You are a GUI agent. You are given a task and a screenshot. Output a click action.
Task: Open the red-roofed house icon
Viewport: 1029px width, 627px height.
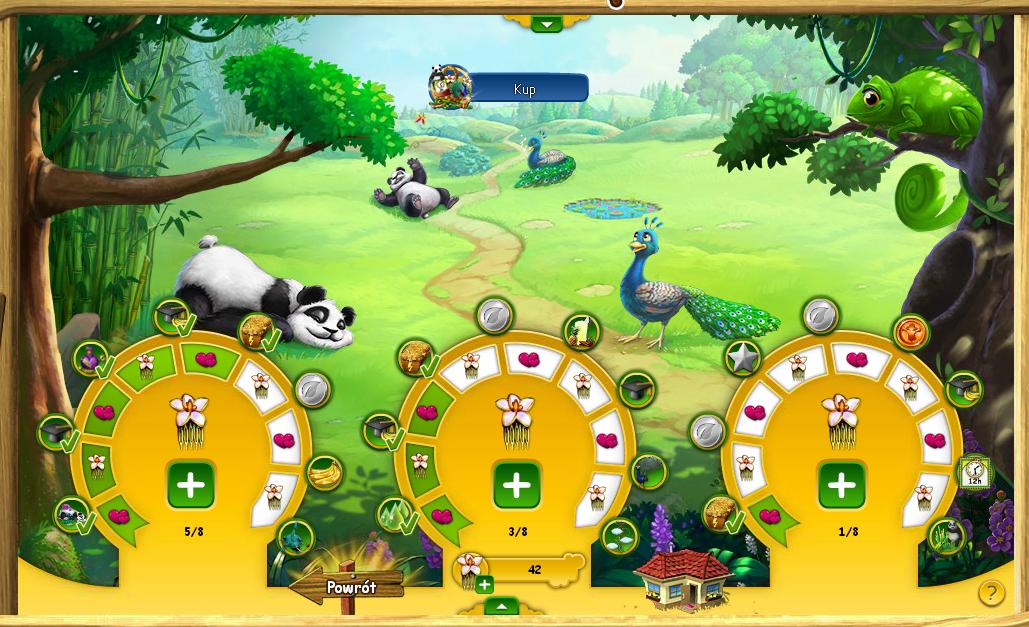tap(683, 577)
